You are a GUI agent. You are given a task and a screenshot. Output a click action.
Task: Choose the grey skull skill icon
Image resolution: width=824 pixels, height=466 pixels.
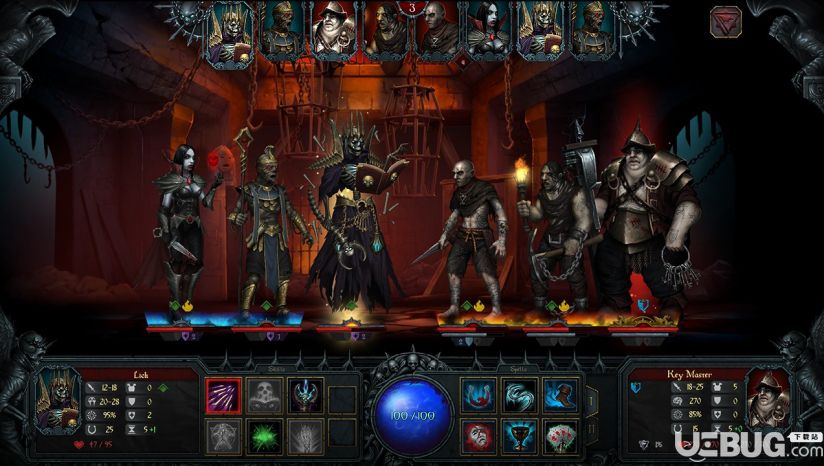(265, 395)
